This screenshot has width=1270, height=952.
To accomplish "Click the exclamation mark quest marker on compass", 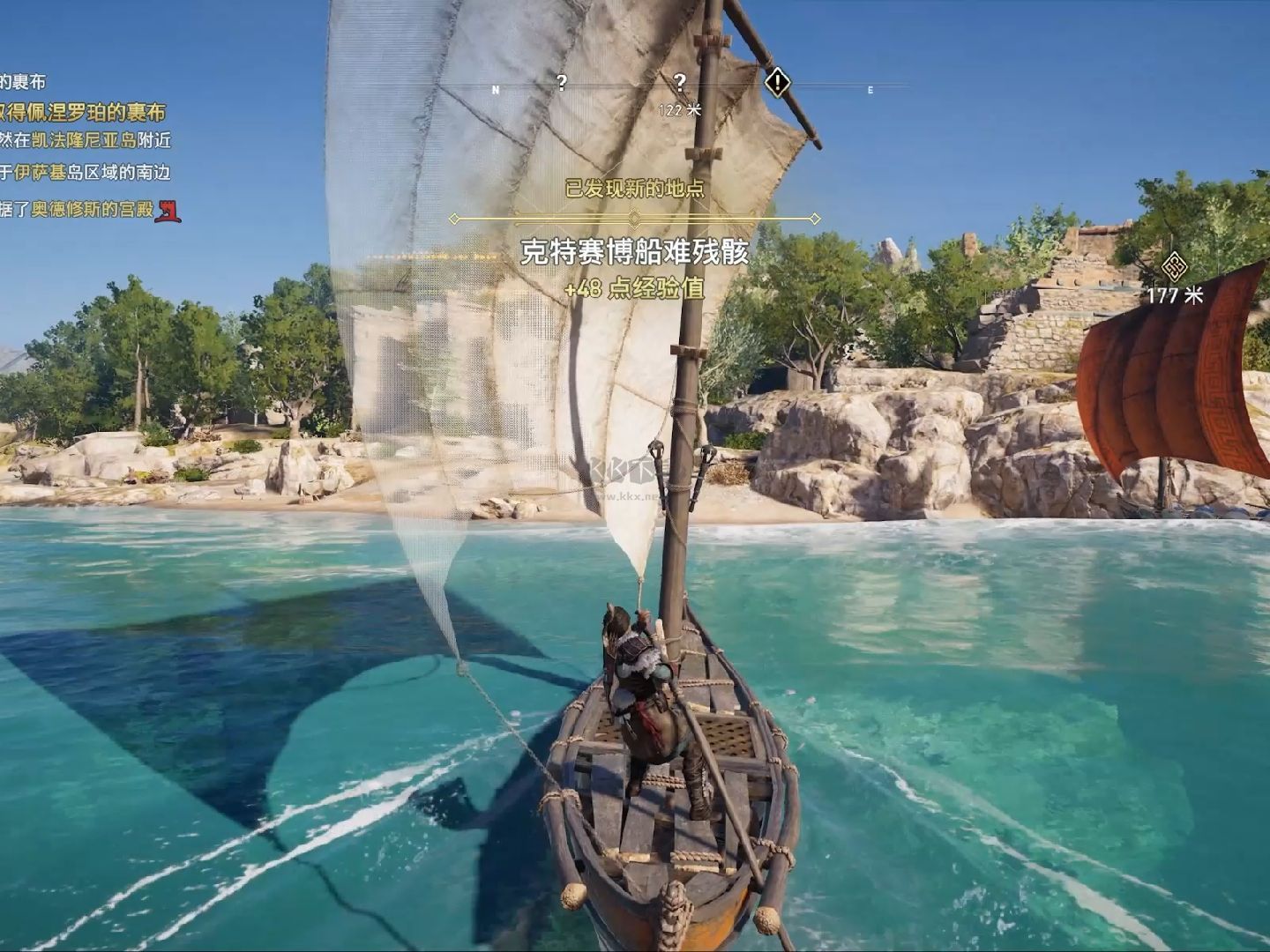I will 776,83.
